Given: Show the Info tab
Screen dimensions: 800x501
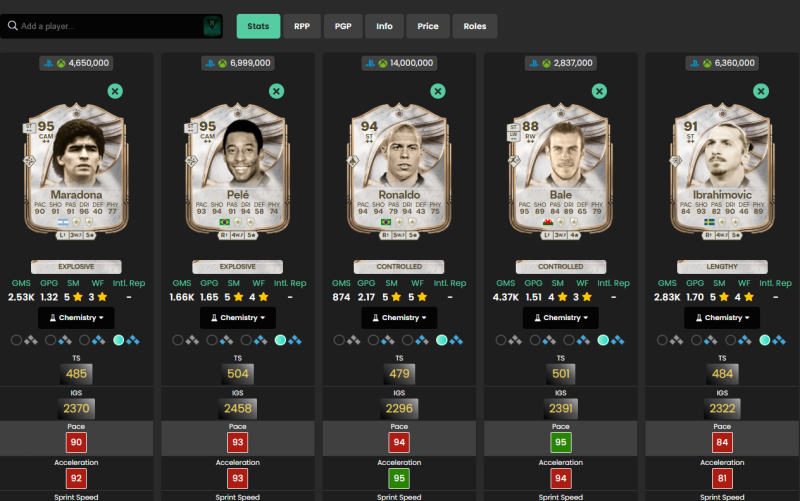Looking at the screenshot, I should [x=384, y=26].
